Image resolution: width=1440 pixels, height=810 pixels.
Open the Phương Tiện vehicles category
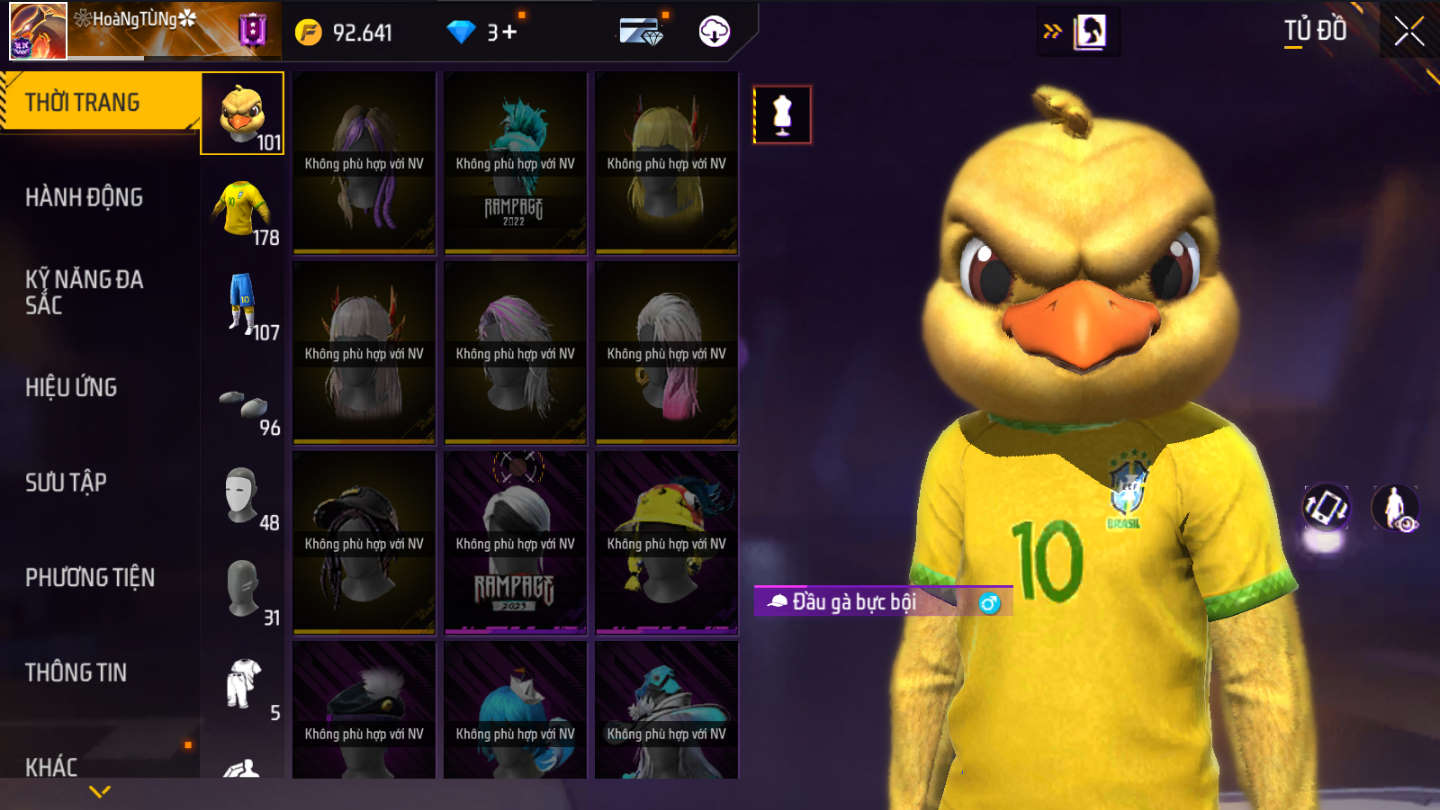pyautogui.click(x=90, y=577)
